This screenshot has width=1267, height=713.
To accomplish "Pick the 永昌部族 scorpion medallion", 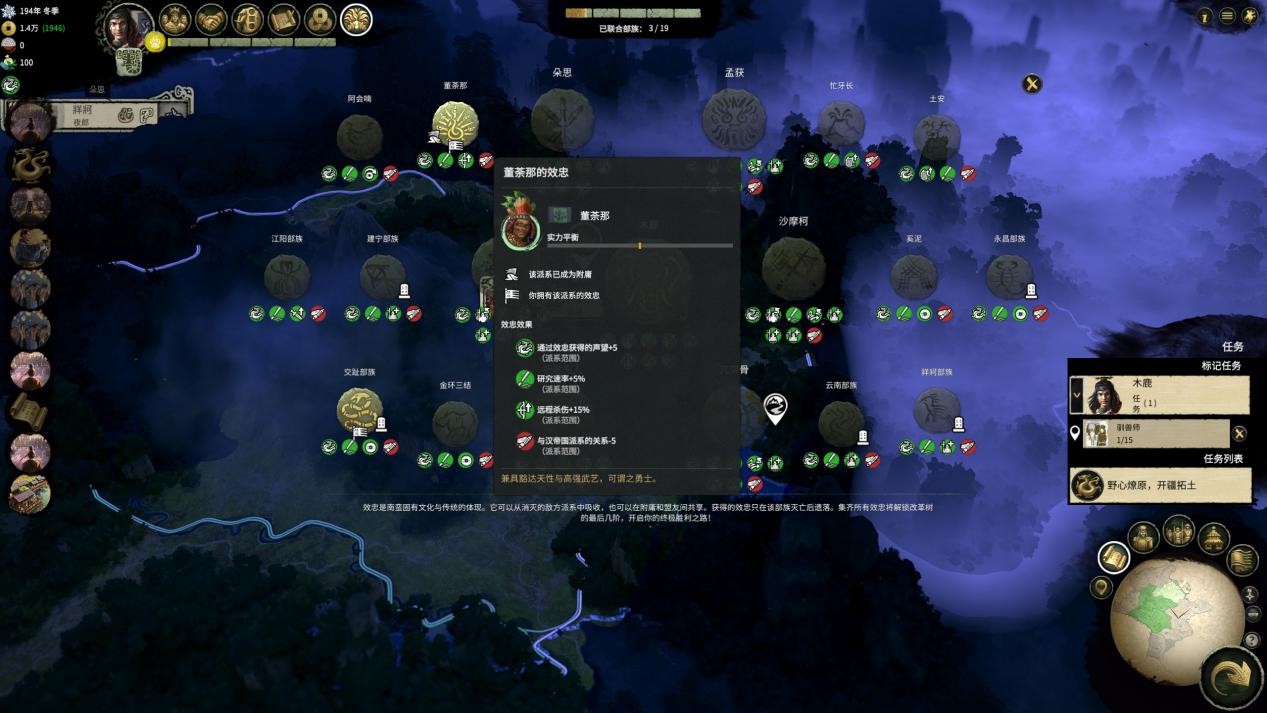I will coord(1009,276).
